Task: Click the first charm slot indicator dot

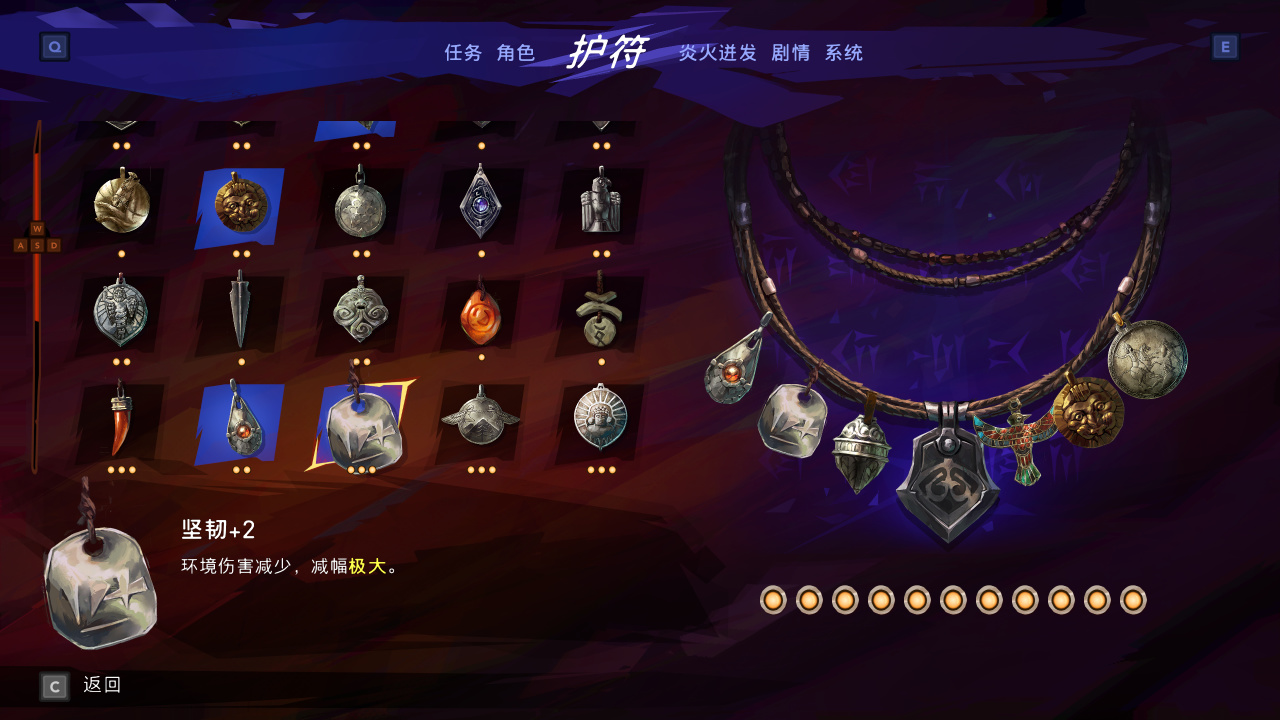Action: click(772, 601)
